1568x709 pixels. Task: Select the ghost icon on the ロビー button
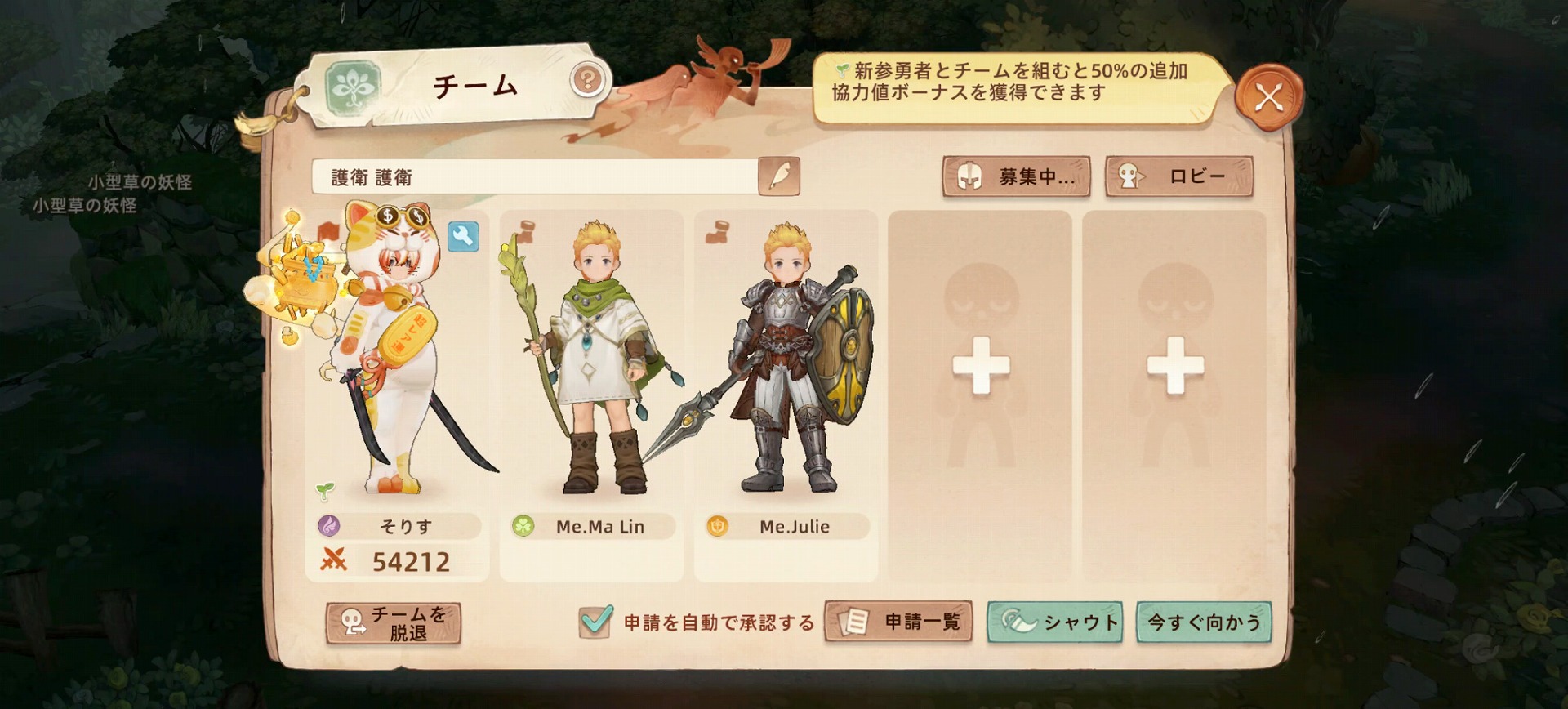(x=1131, y=176)
